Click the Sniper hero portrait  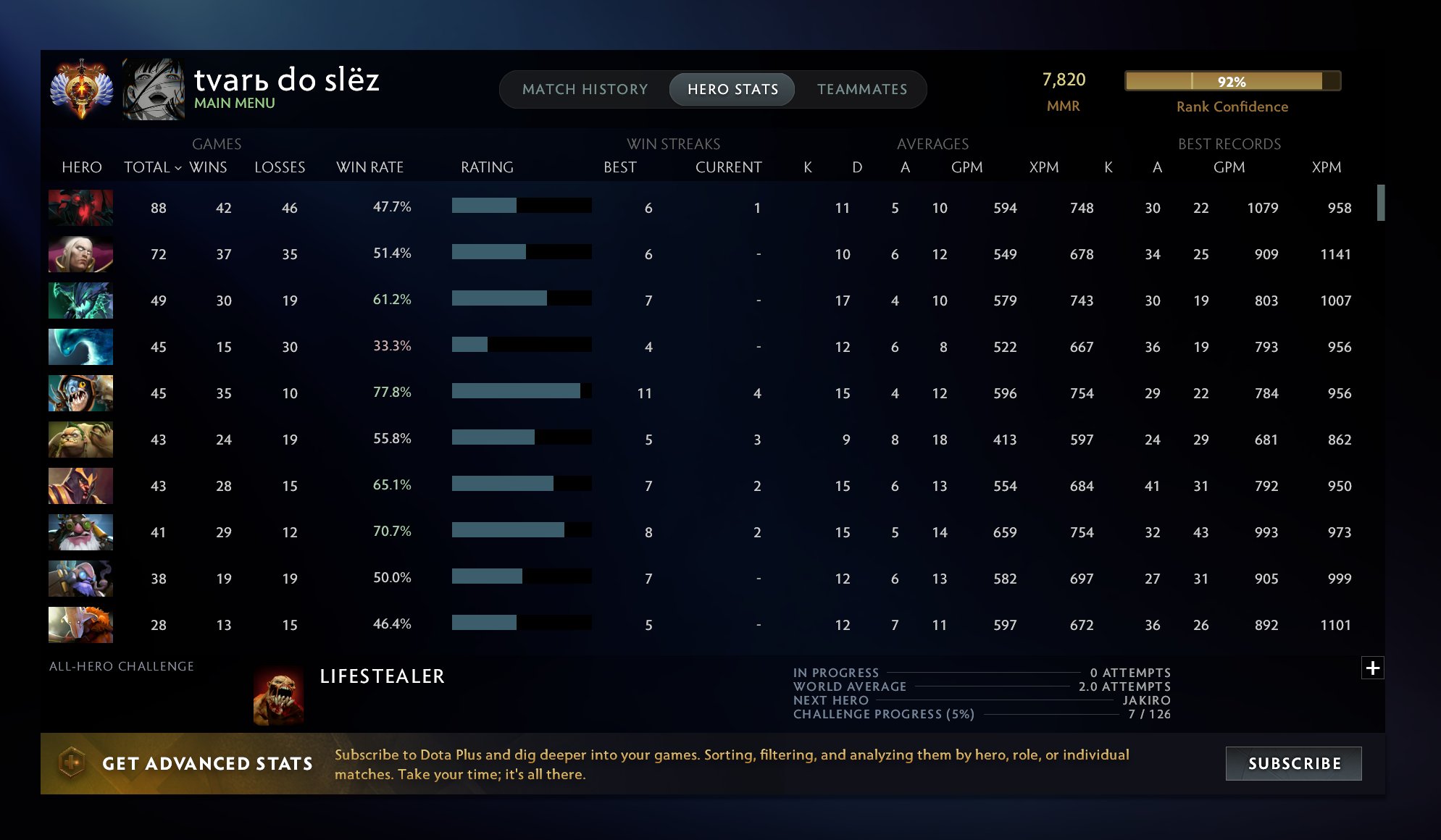pyautogui.click(x=80, y=532)
